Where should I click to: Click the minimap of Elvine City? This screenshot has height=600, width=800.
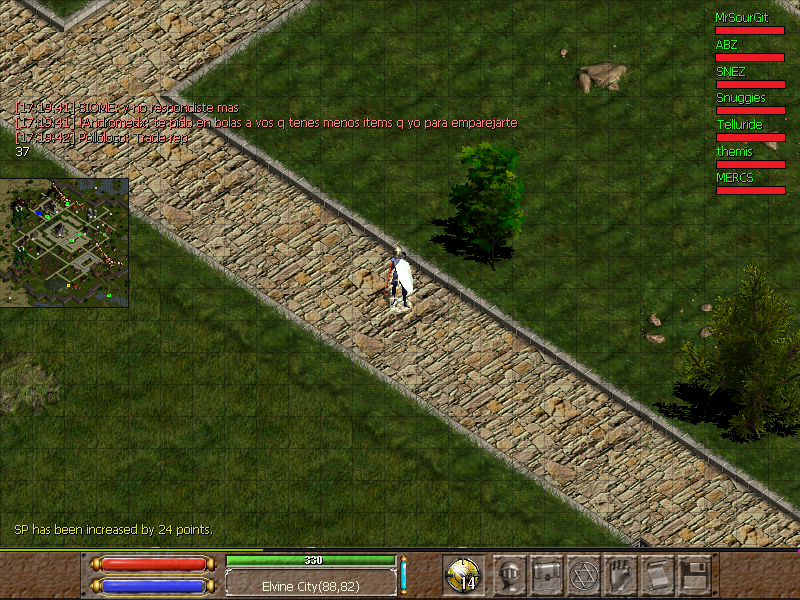(x=65, y=243)
